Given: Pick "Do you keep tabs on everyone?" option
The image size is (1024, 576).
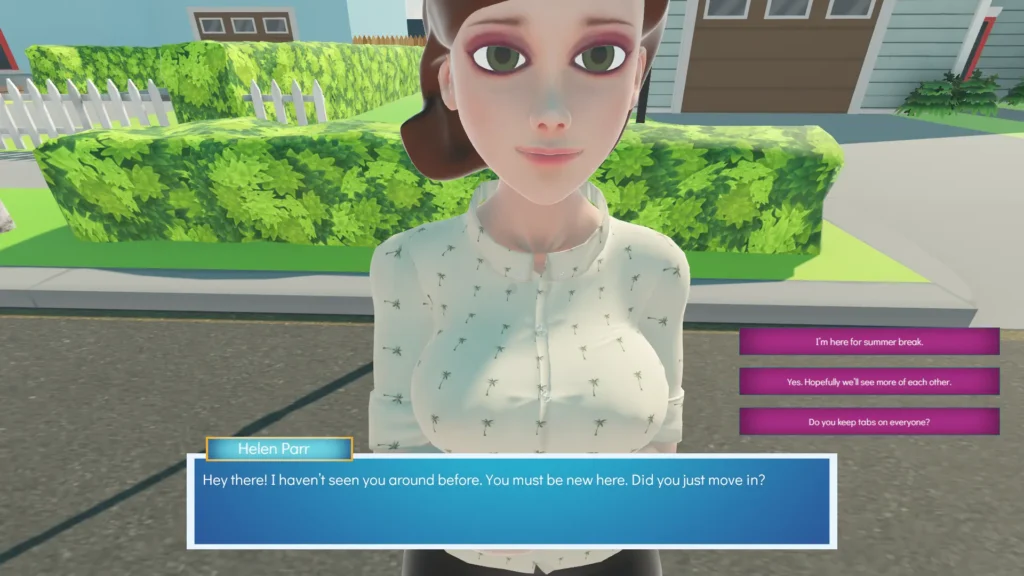Looking at the screenshot, I should pyautogui.click(x=869, y=421).
